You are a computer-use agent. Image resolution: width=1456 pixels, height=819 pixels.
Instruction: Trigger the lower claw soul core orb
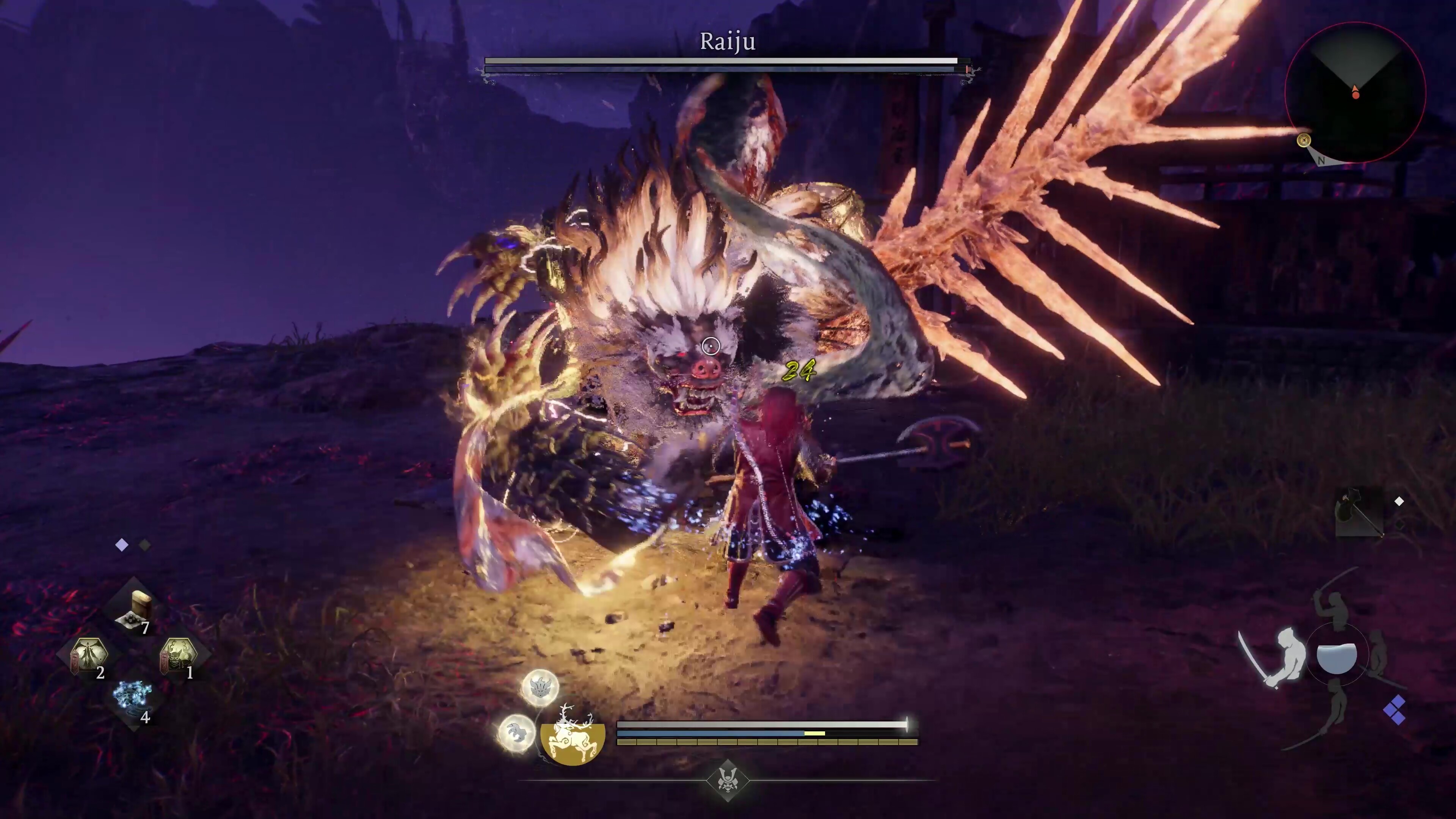(x=516, y=733)
